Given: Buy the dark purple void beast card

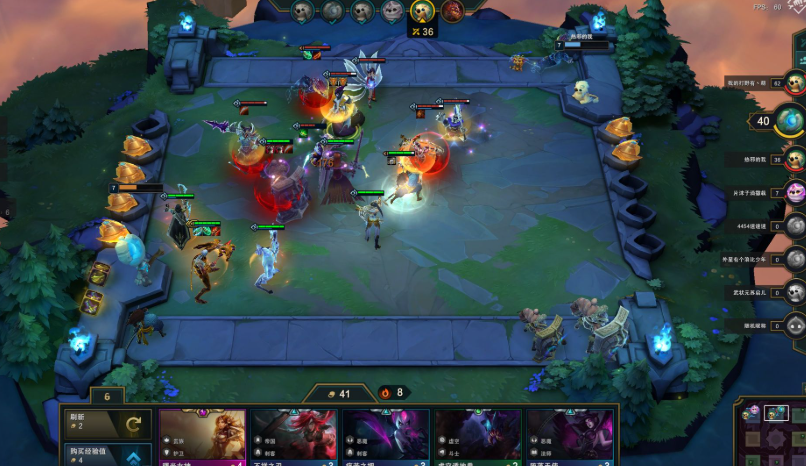Looking at the screenshot, I should [477, 437].
